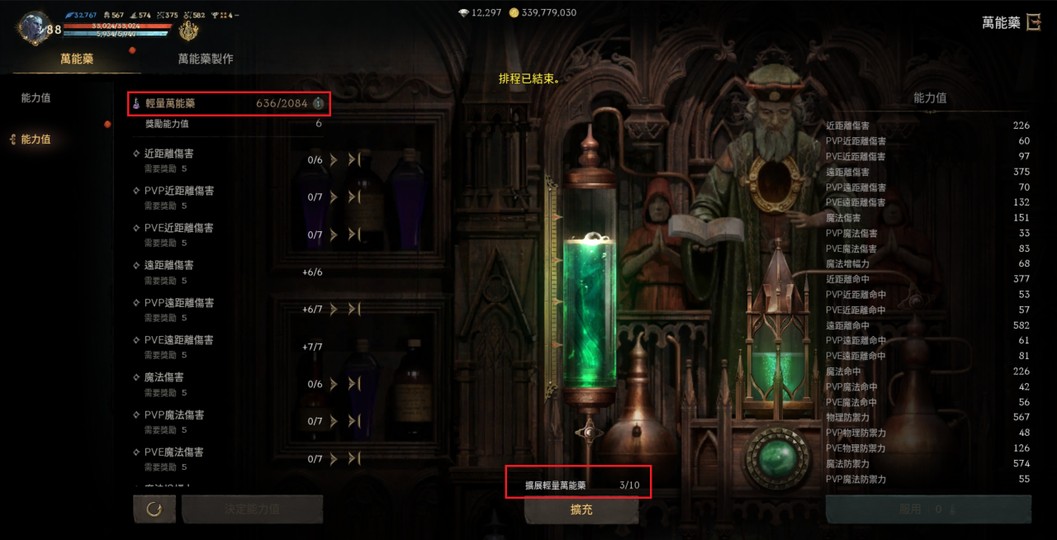
Task: Click the golden emblem beside the health bar
Action: [x=188, y=31]
